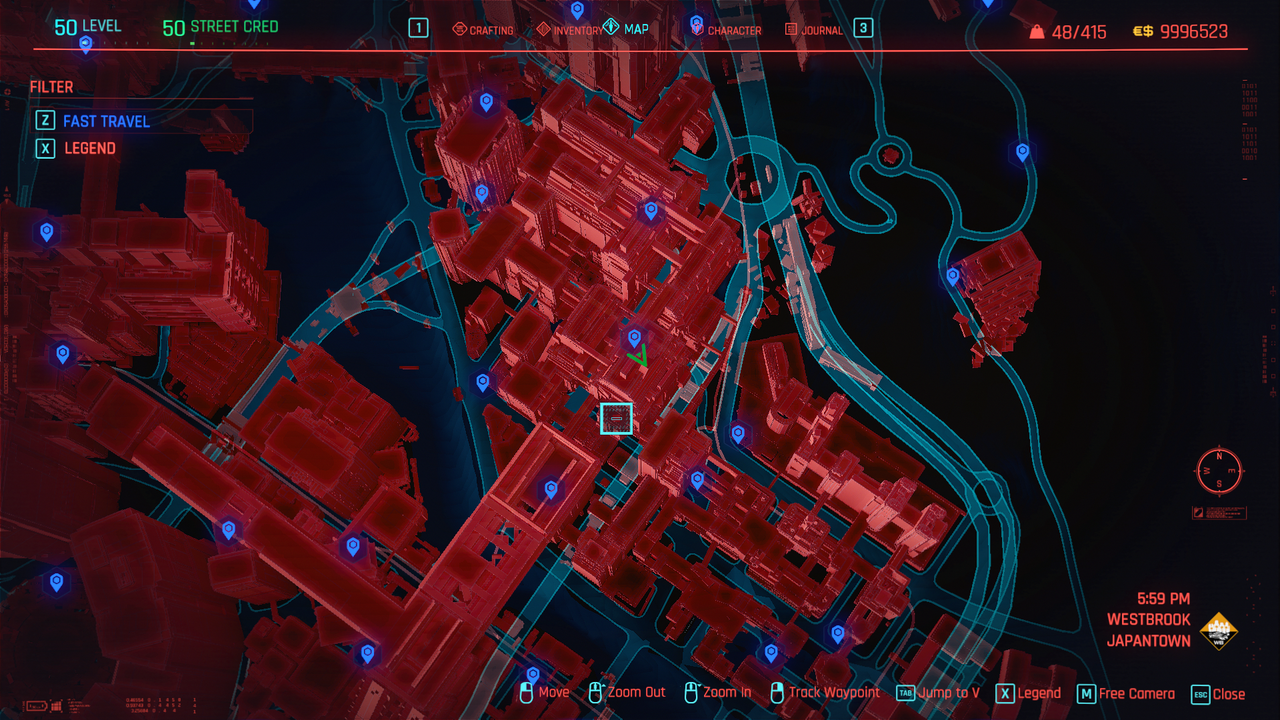Open the Character tab
The height and width of the screenshot is (720, 1280).
point(726,30)
